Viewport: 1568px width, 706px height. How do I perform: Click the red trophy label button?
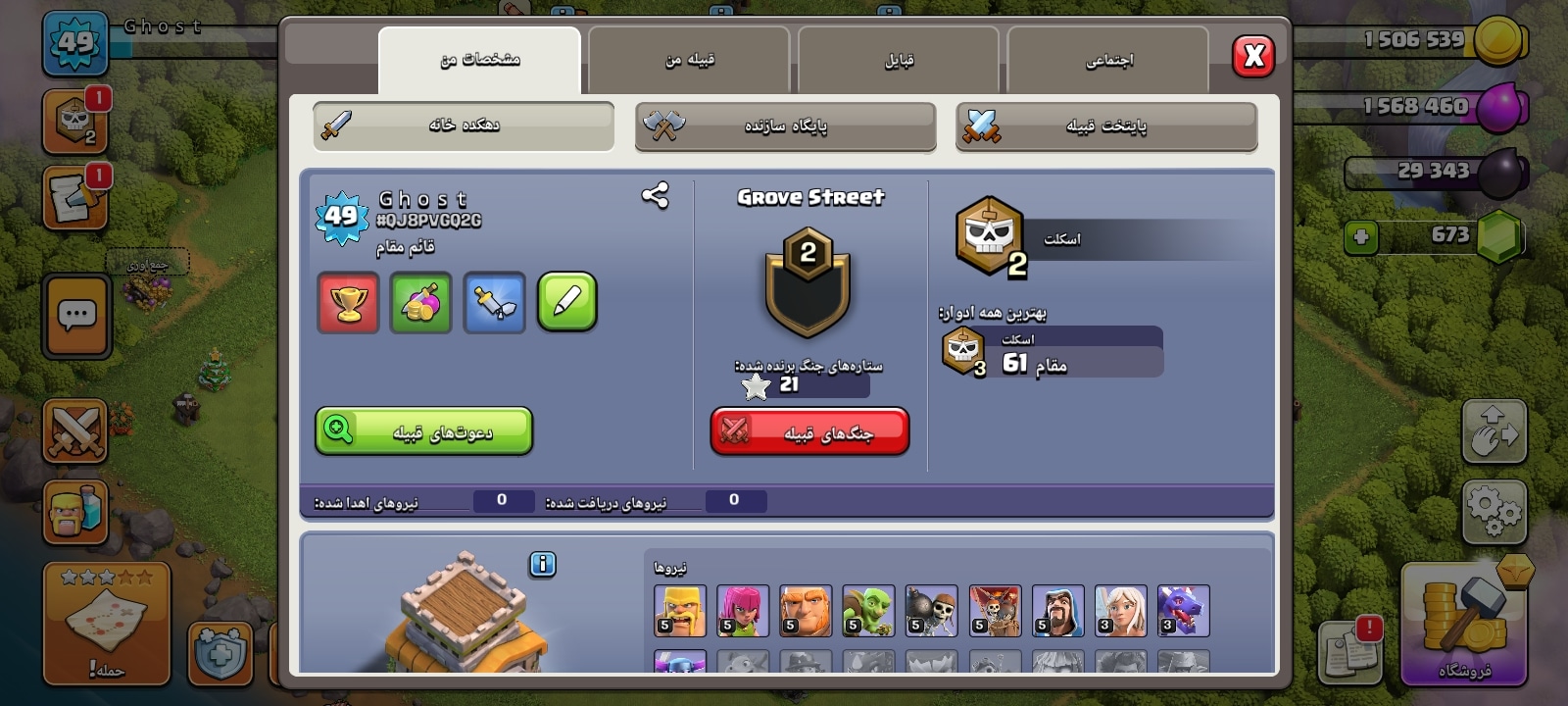(x=348, y=302)
